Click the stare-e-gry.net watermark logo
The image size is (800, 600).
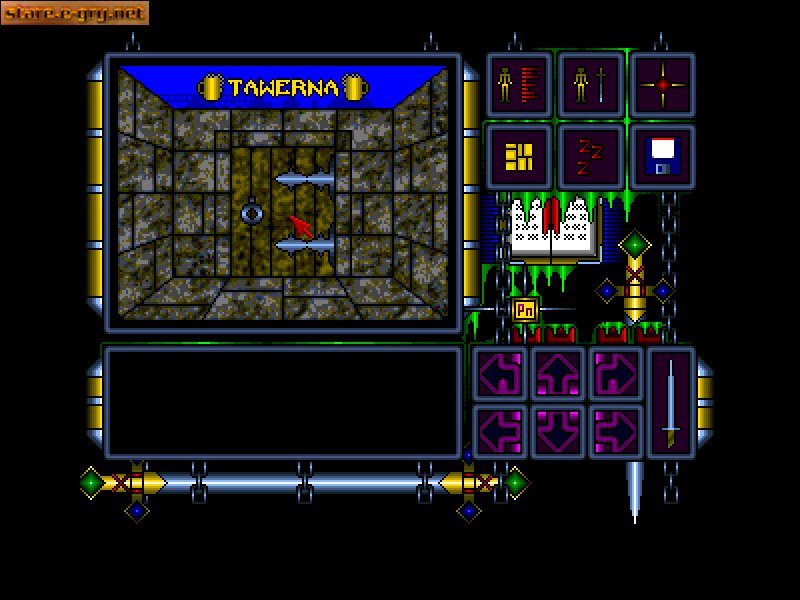(75, 13)
